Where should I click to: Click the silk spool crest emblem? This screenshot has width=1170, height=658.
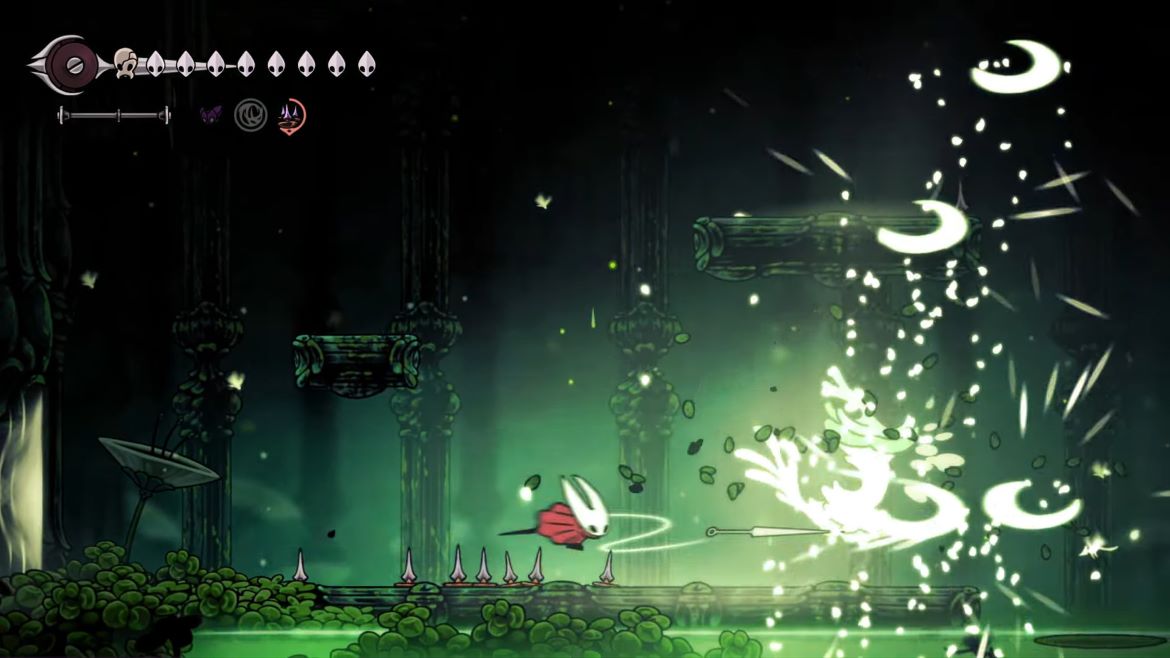click(x=72, y=65)
